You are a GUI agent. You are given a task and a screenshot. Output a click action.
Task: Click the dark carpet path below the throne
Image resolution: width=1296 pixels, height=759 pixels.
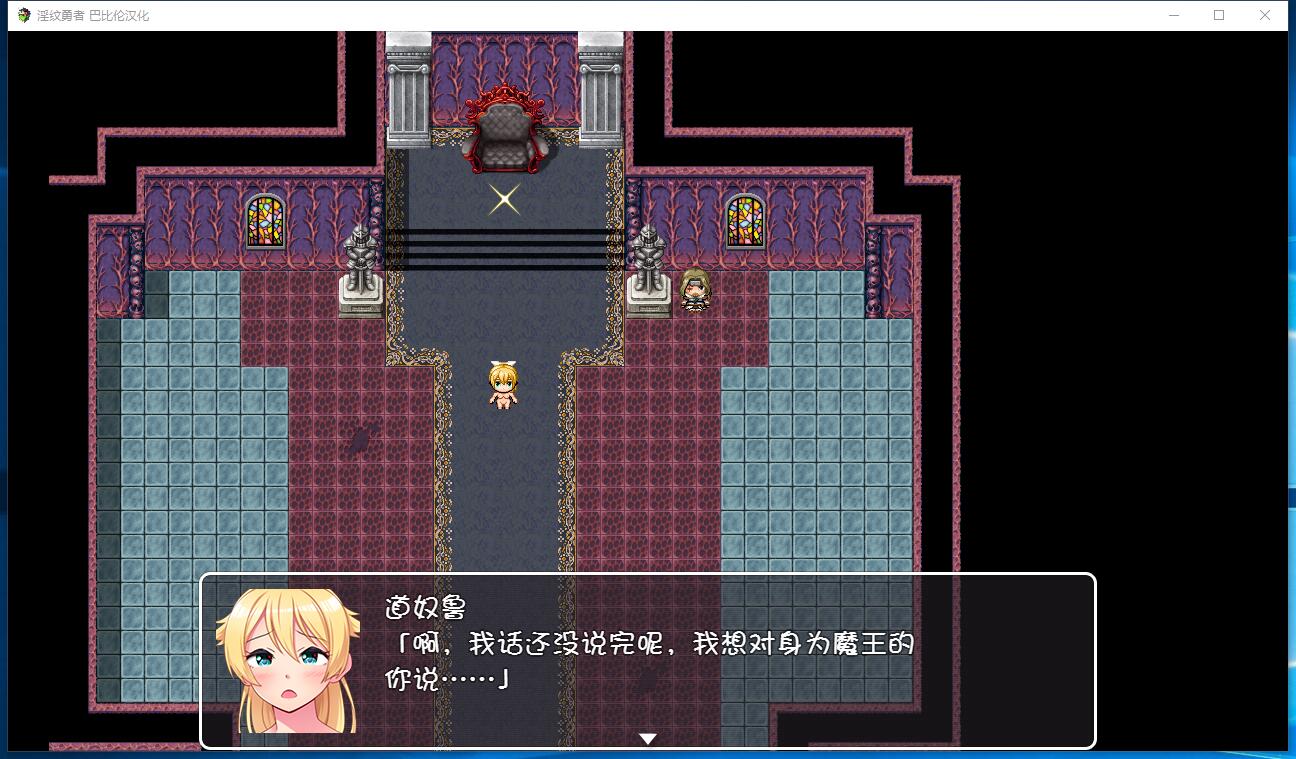tap(505, 480)
